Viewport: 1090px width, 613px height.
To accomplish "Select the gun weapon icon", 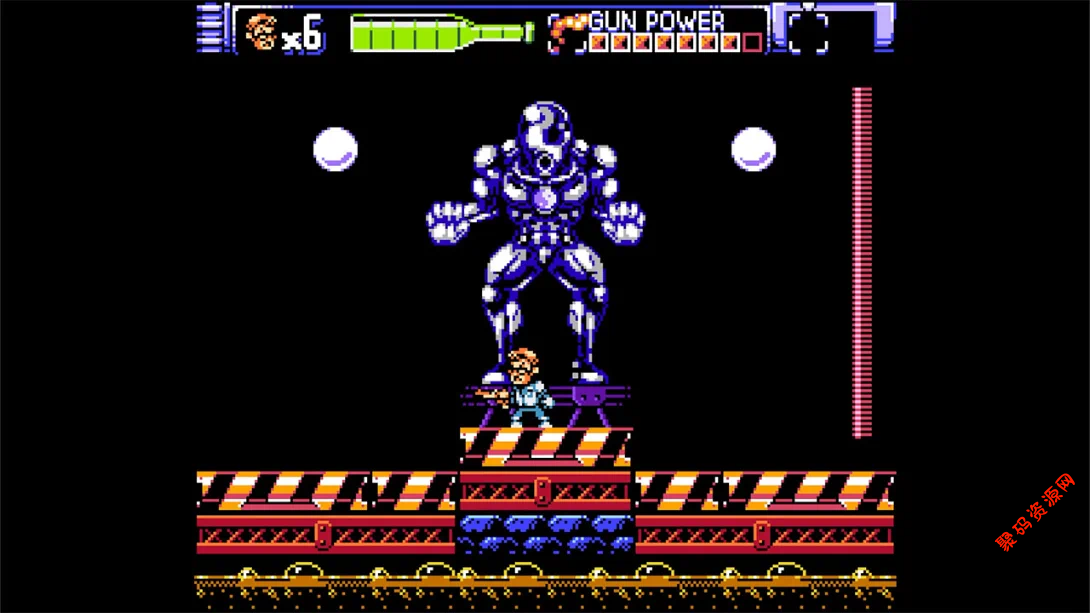I will (566, 30).
